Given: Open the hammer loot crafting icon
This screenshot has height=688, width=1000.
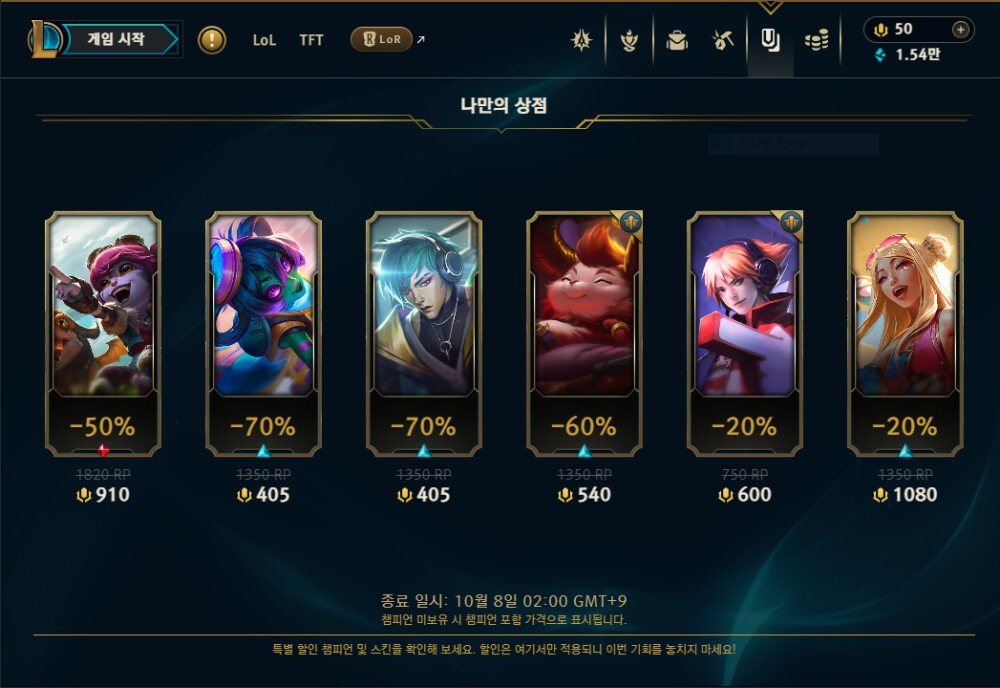Looking at the screenshot, I should click(724, 41).
